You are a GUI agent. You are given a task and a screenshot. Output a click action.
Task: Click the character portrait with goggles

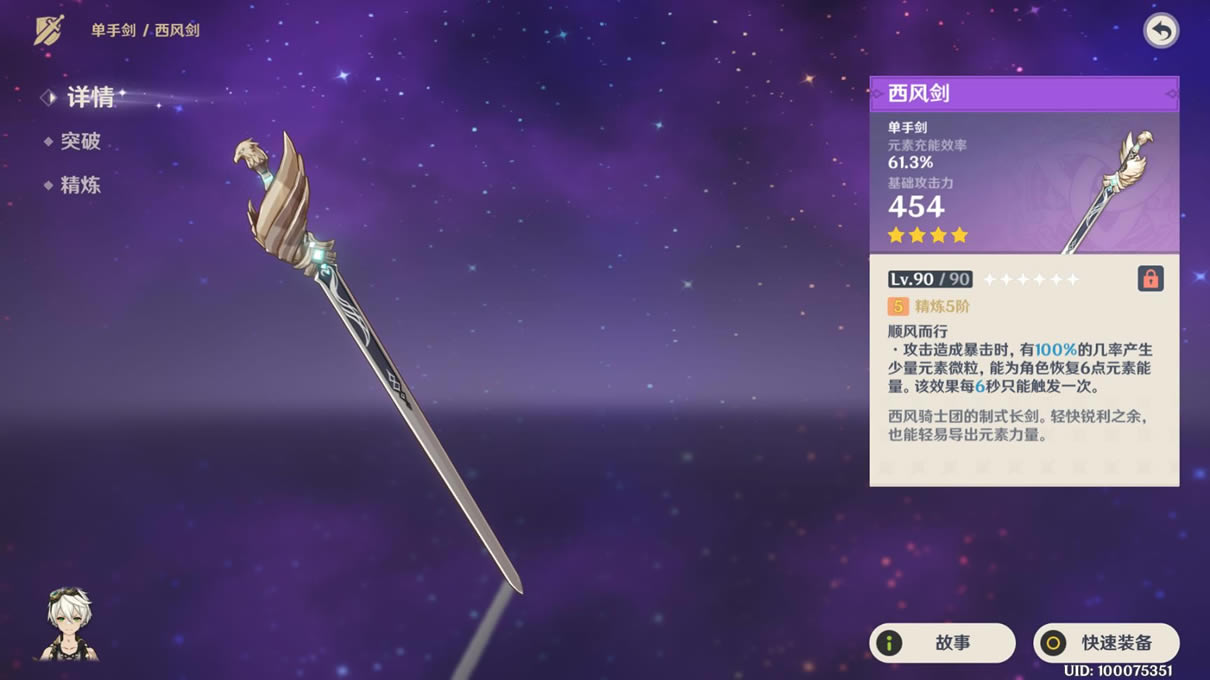pos(68,624)
